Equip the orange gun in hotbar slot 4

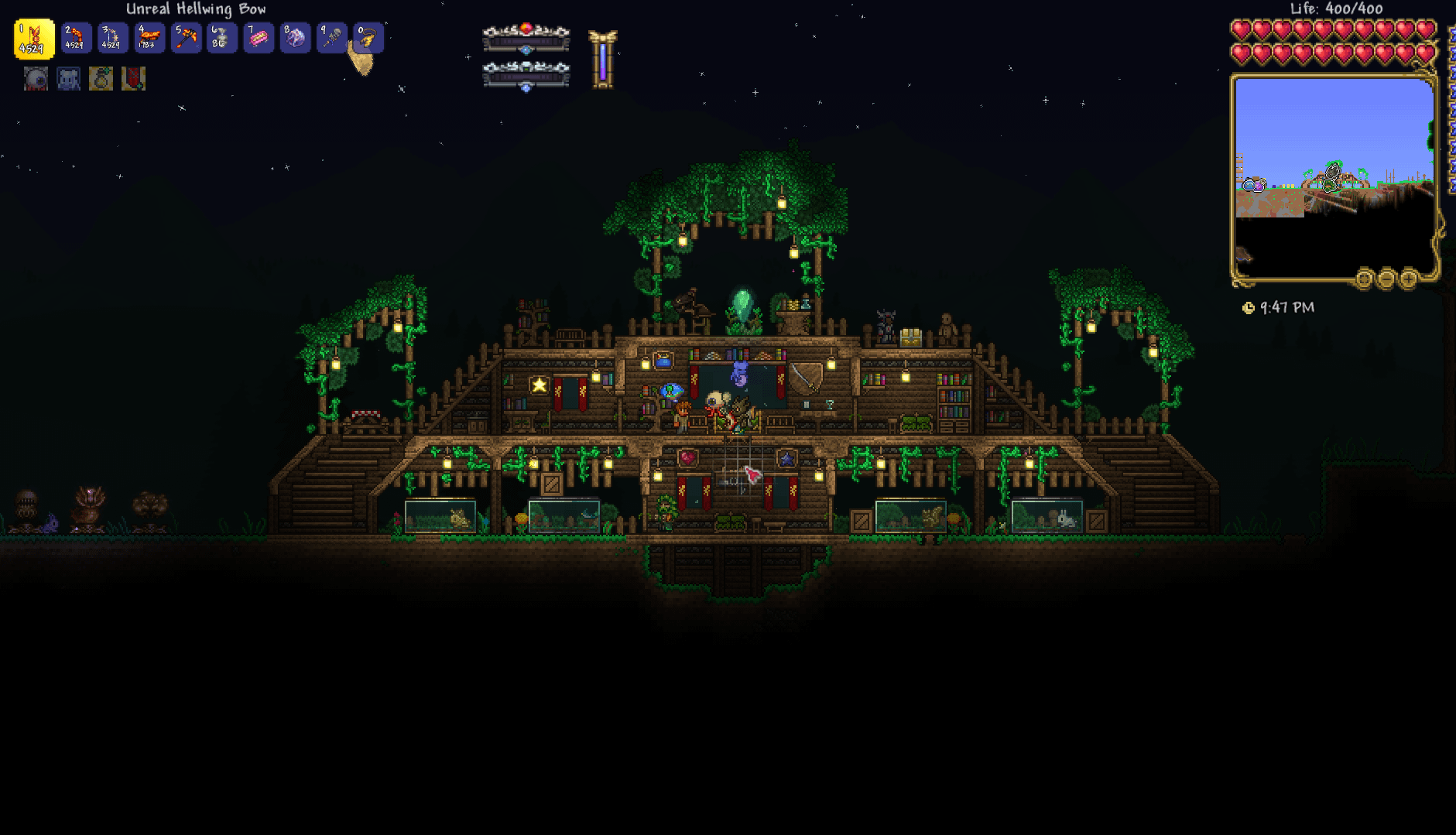(x=149, y=38)
